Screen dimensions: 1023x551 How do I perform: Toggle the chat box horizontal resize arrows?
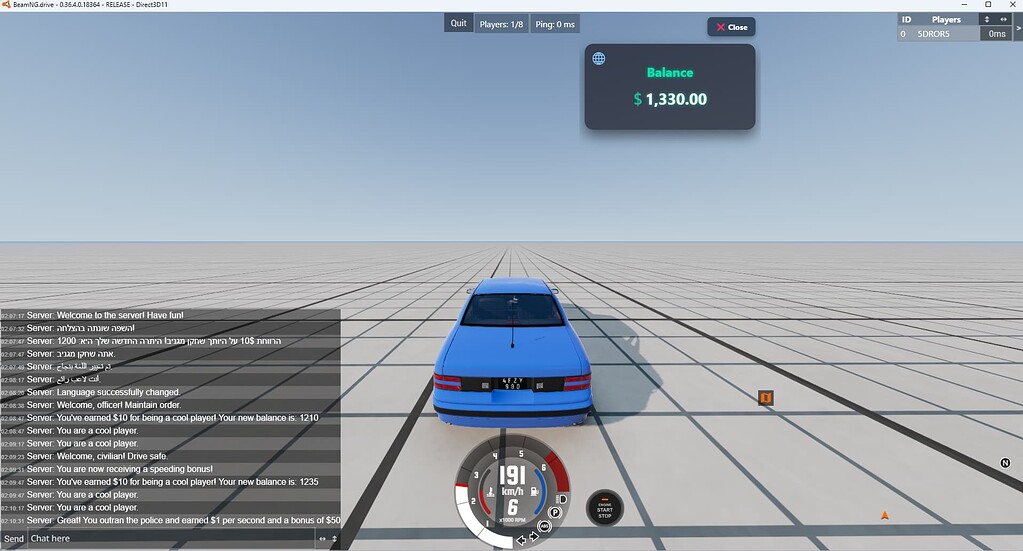click(x=322, y=539)
